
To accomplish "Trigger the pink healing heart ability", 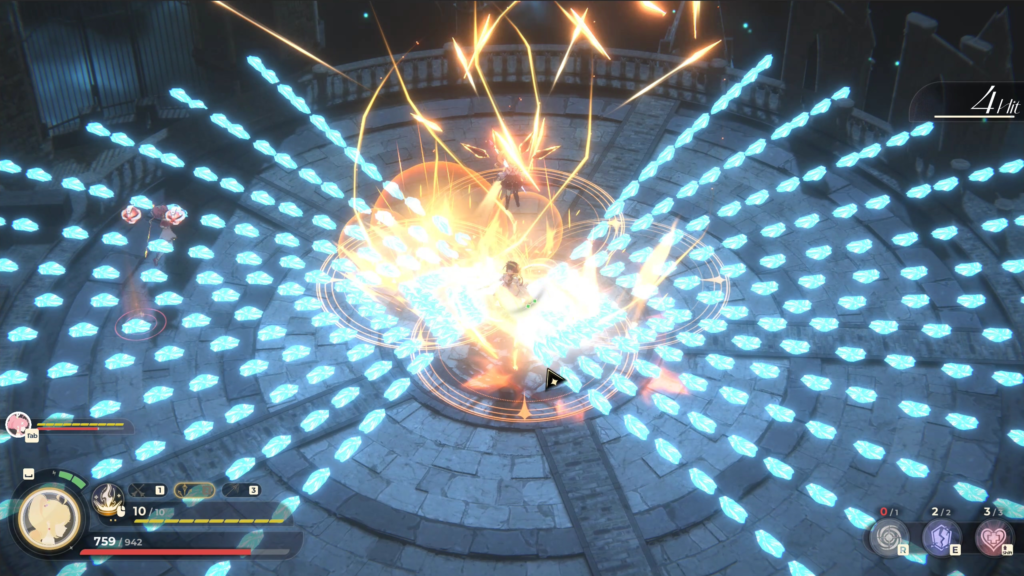I will (x=993, y=537).
